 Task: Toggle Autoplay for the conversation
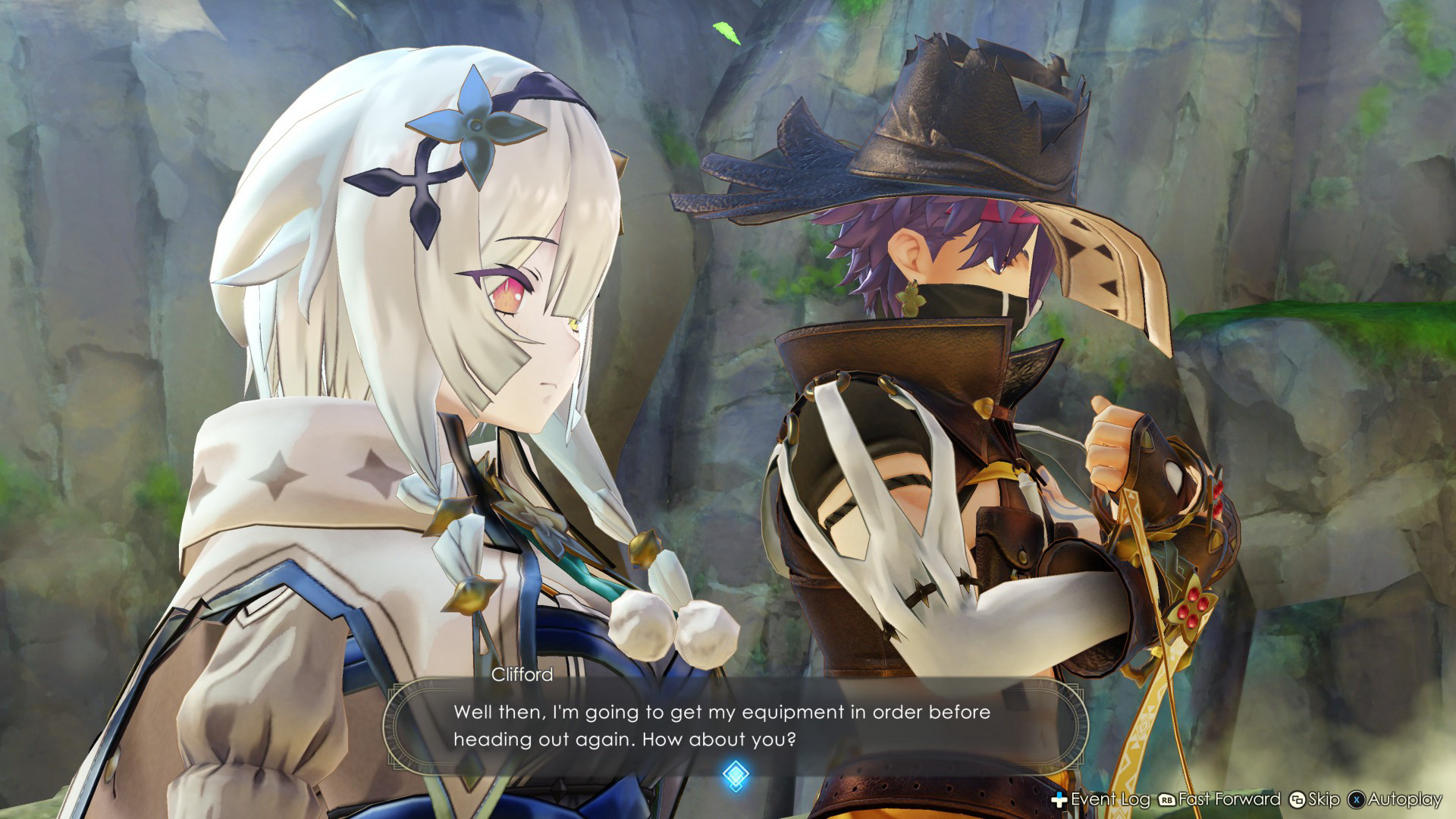1395,799
